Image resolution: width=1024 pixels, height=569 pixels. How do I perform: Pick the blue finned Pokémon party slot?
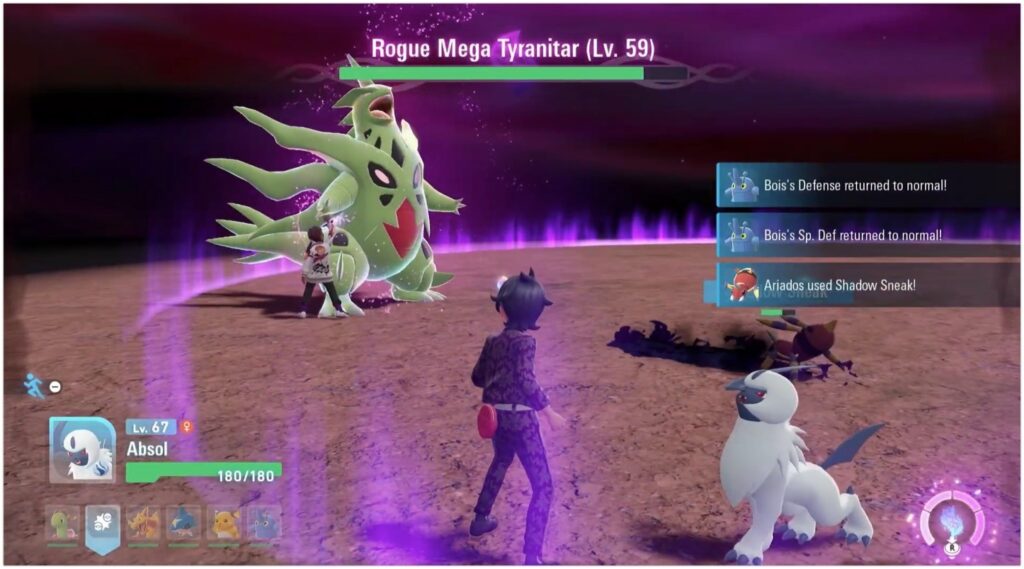tap(184, 523)
